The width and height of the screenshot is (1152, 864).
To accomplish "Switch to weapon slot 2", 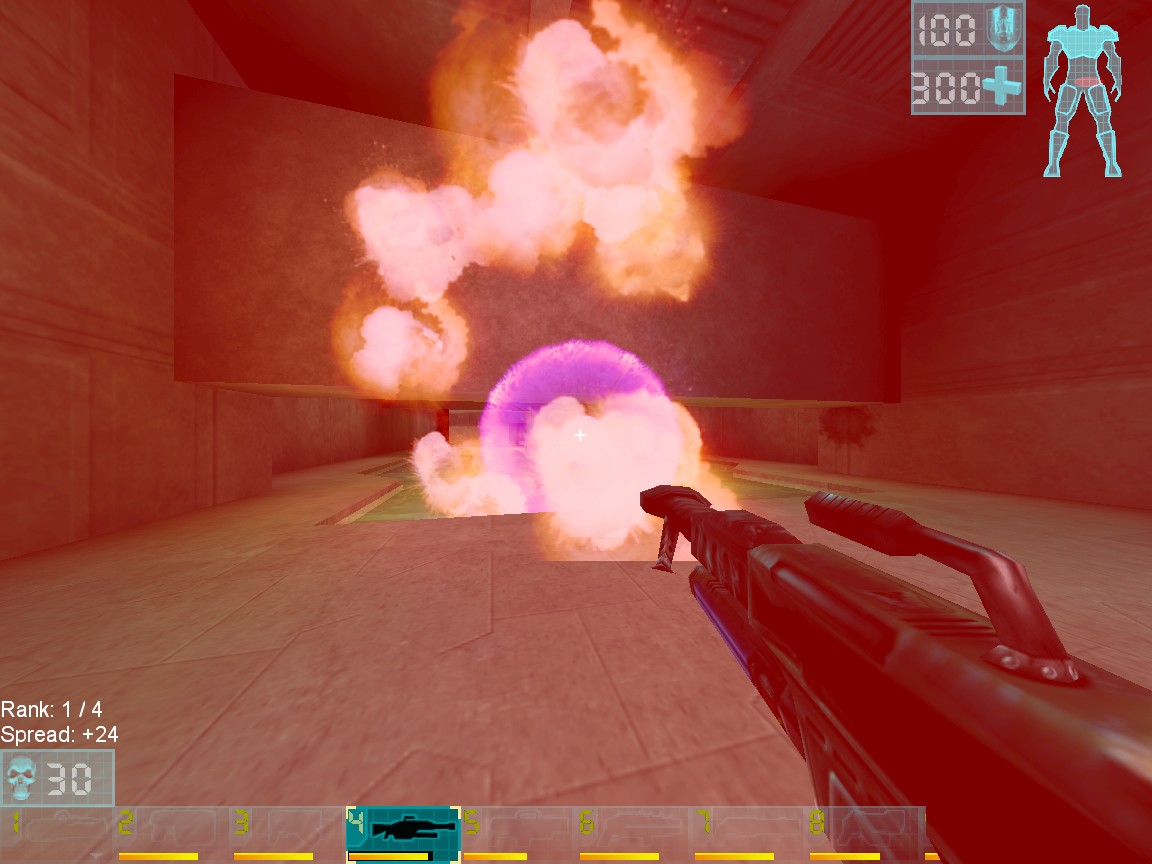I will [171, 829].
